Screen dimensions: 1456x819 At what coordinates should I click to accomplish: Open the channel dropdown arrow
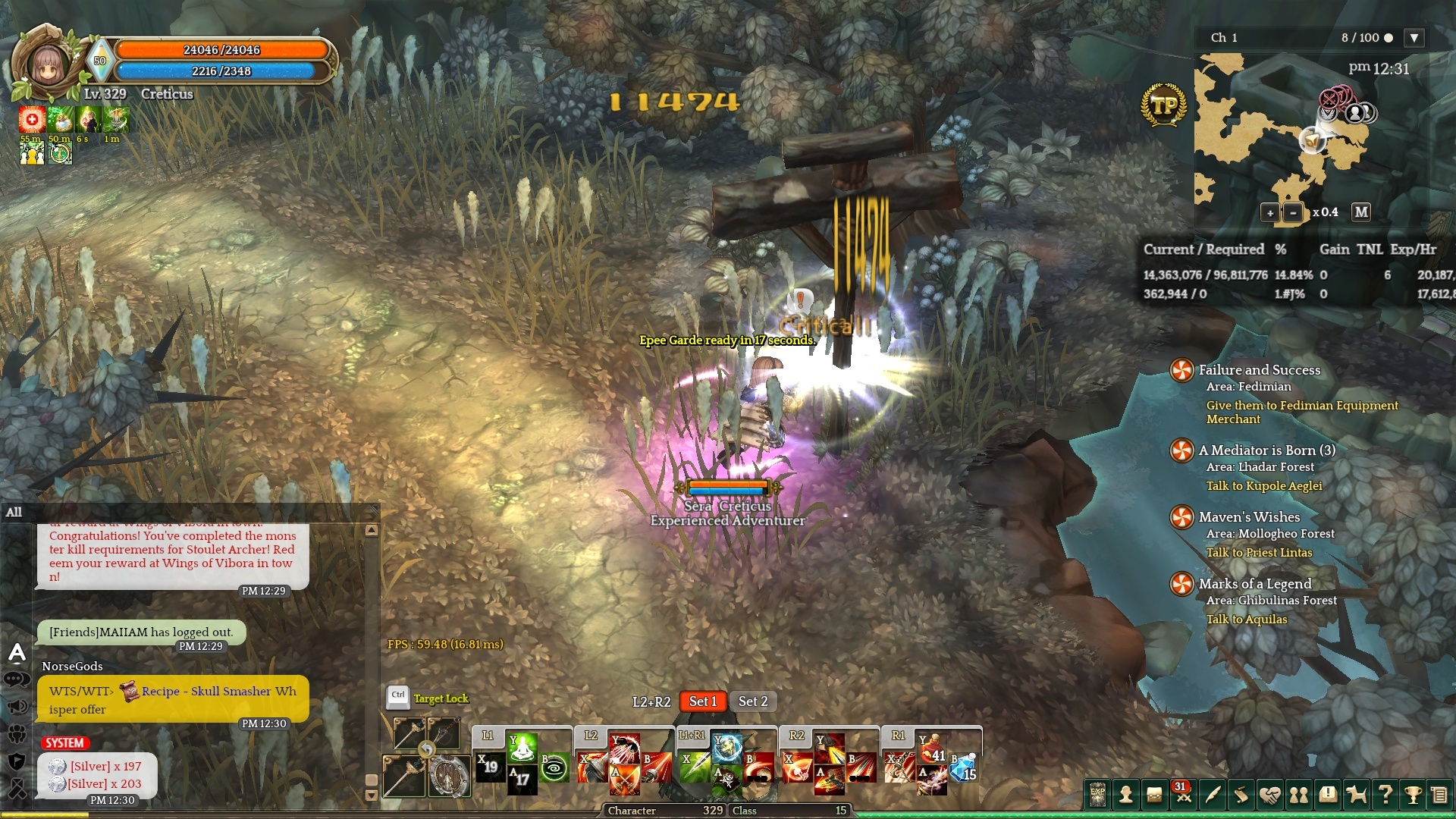tap(1414, 38)
